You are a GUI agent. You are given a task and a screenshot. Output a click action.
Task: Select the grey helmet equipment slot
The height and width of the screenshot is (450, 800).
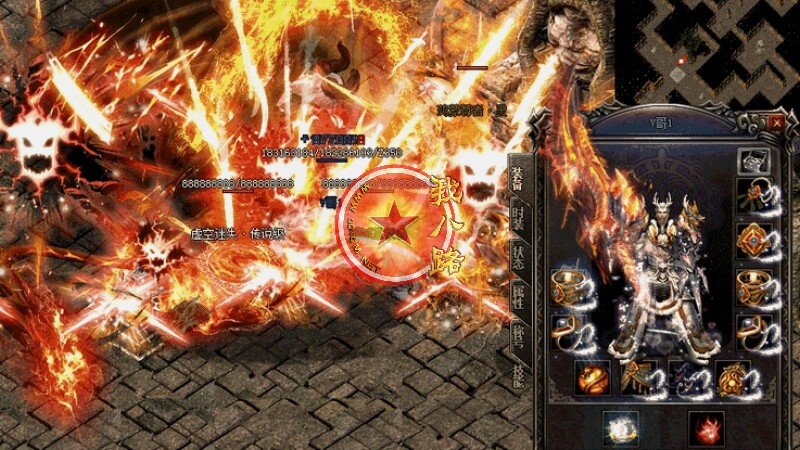pyautogui.click(x=753, y=159)
